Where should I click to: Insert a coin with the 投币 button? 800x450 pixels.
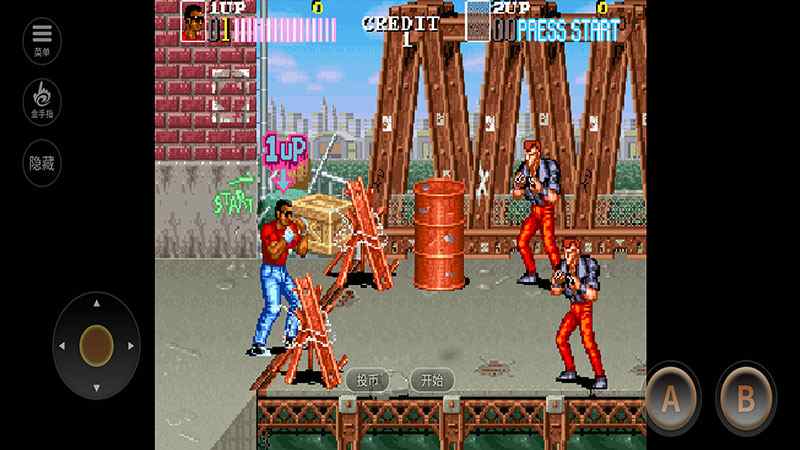coord(368,380)
